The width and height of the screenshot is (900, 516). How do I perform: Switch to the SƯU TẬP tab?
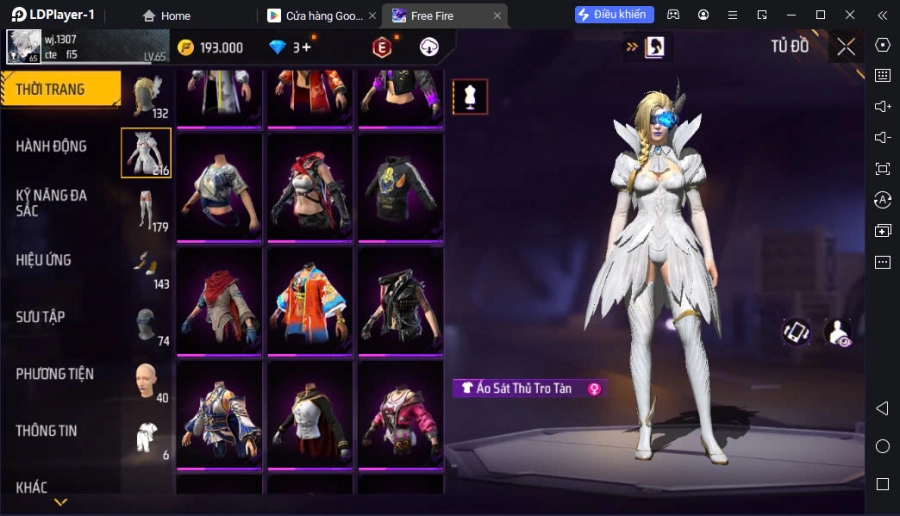coord(41,317)
